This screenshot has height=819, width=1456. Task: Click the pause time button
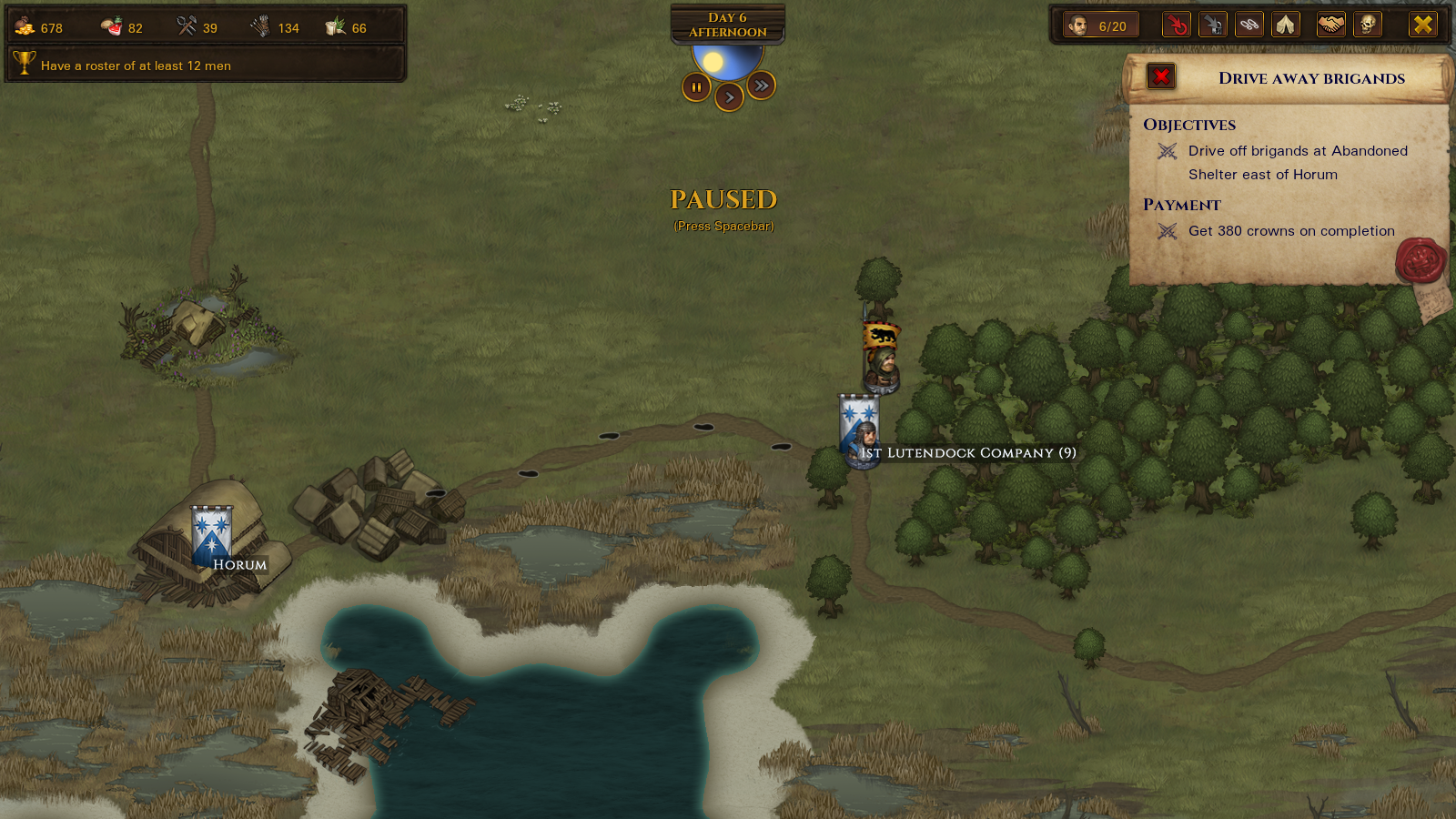click(696, 87)
